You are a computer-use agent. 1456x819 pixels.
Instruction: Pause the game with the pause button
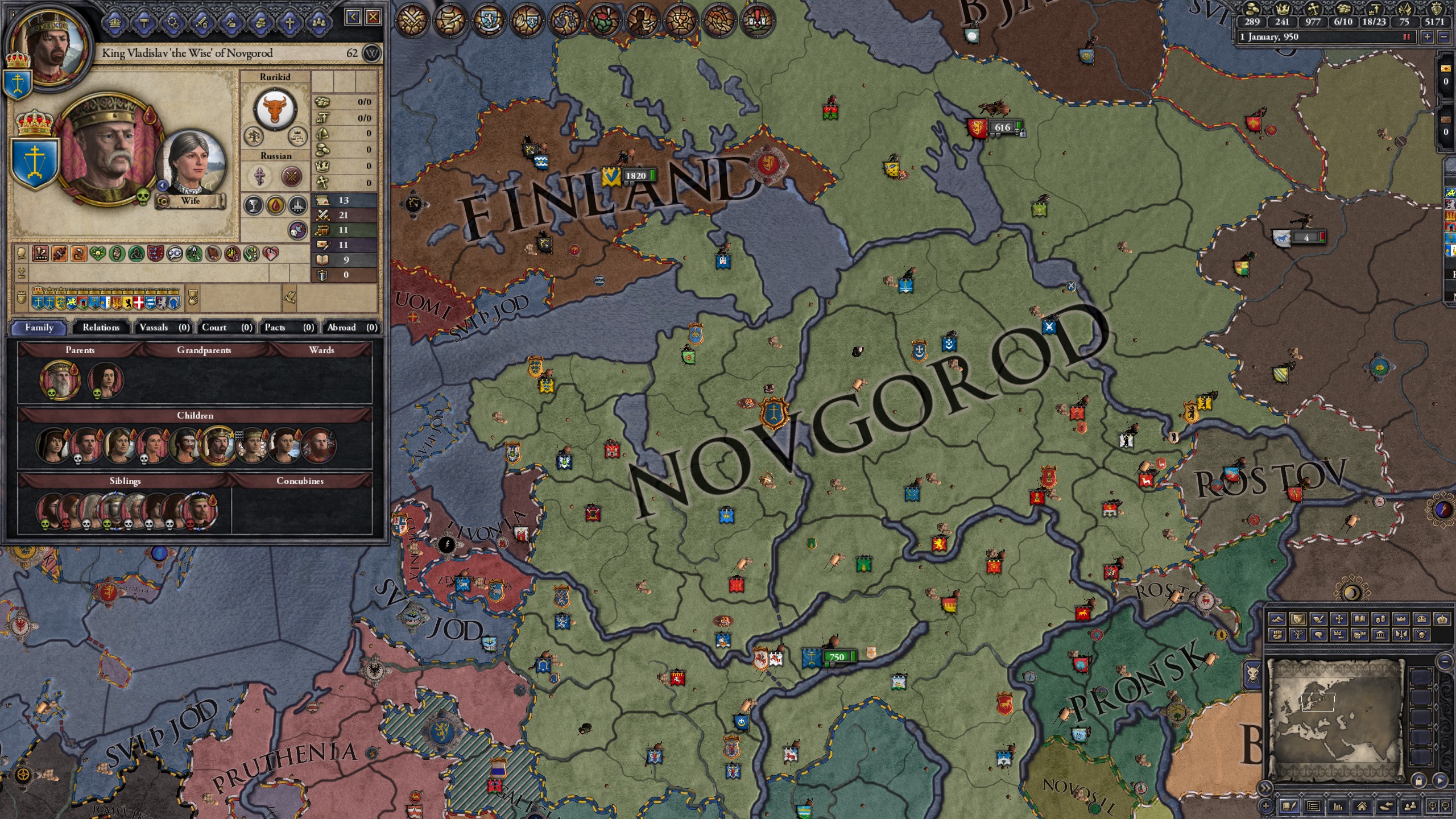1406,36
